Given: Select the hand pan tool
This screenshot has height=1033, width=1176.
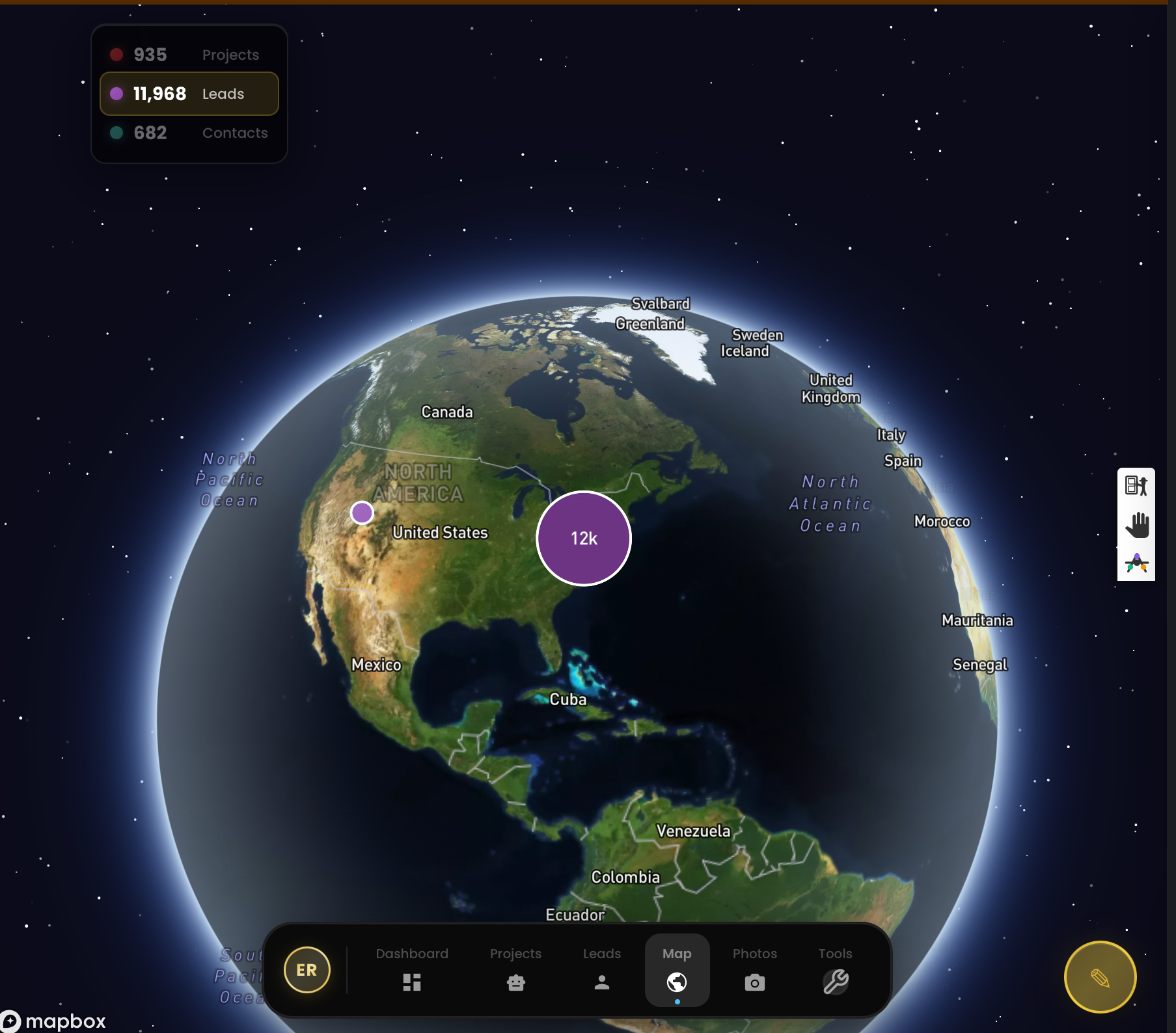Looking at the screenshot, I should click(x=1136, y=524).
